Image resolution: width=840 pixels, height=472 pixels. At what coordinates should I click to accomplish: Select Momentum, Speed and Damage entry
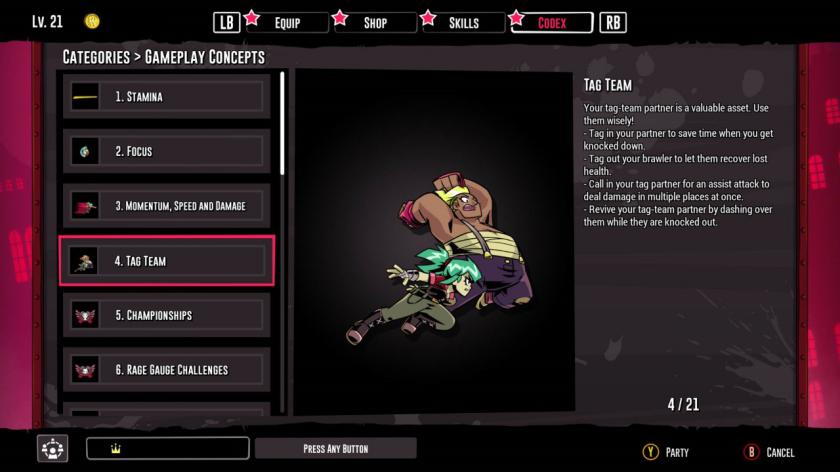(167, 206)
